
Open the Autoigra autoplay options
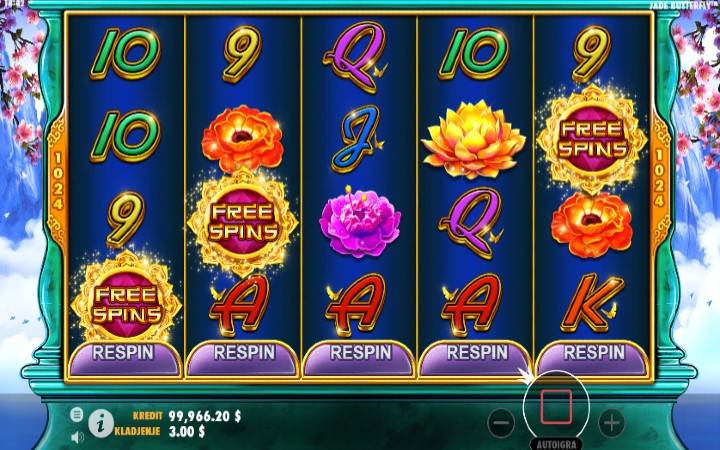coord(556,441)
